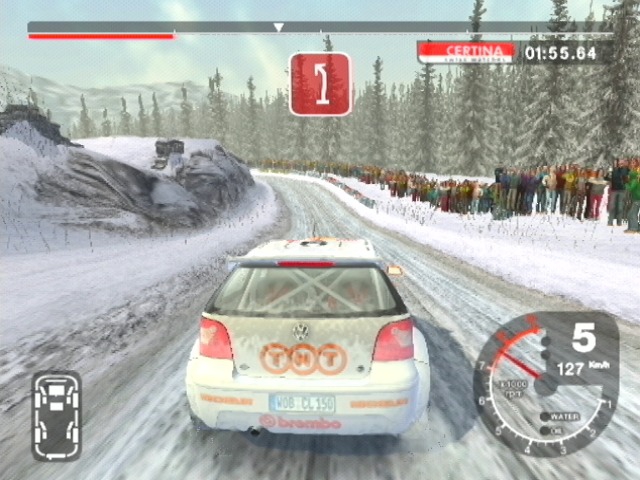Select the red pace note sign
Image resolution: width=640 pixels, height=480 pixels.
click(320, 83)
